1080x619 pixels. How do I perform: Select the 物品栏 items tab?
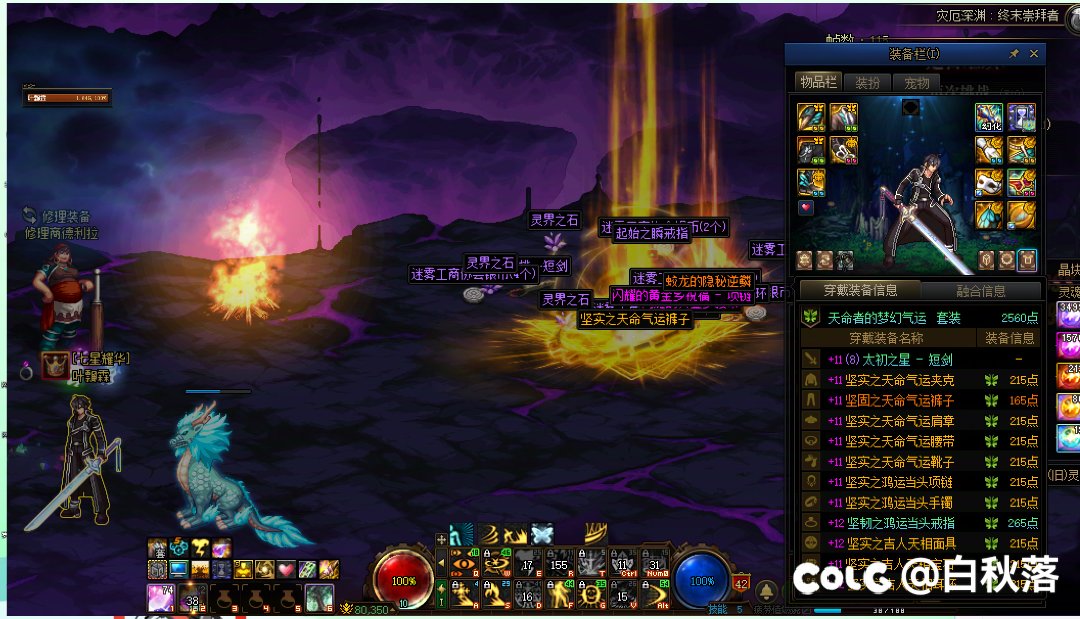[x=818, y=83]
